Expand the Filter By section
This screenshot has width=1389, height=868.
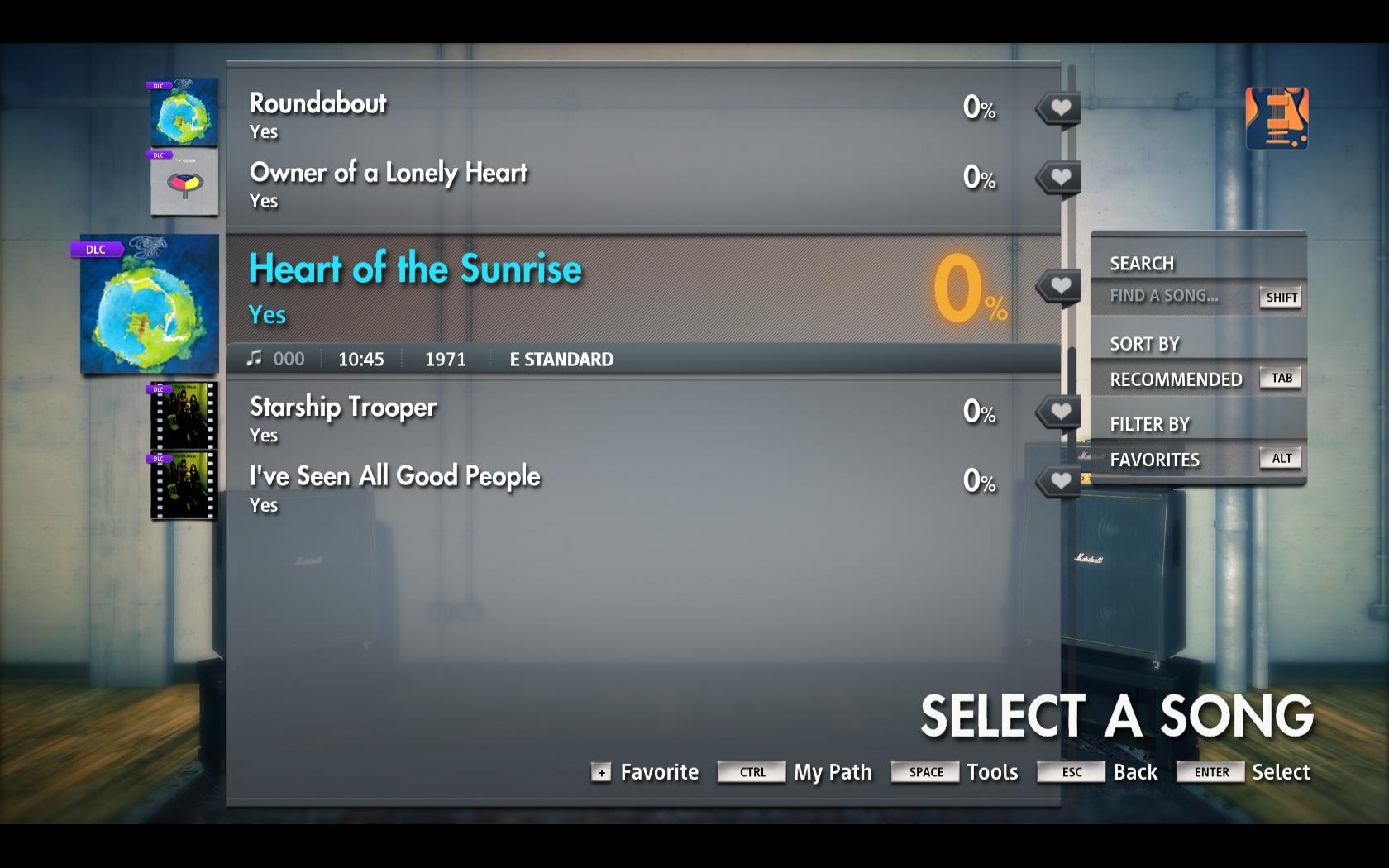click(1149, 423)
